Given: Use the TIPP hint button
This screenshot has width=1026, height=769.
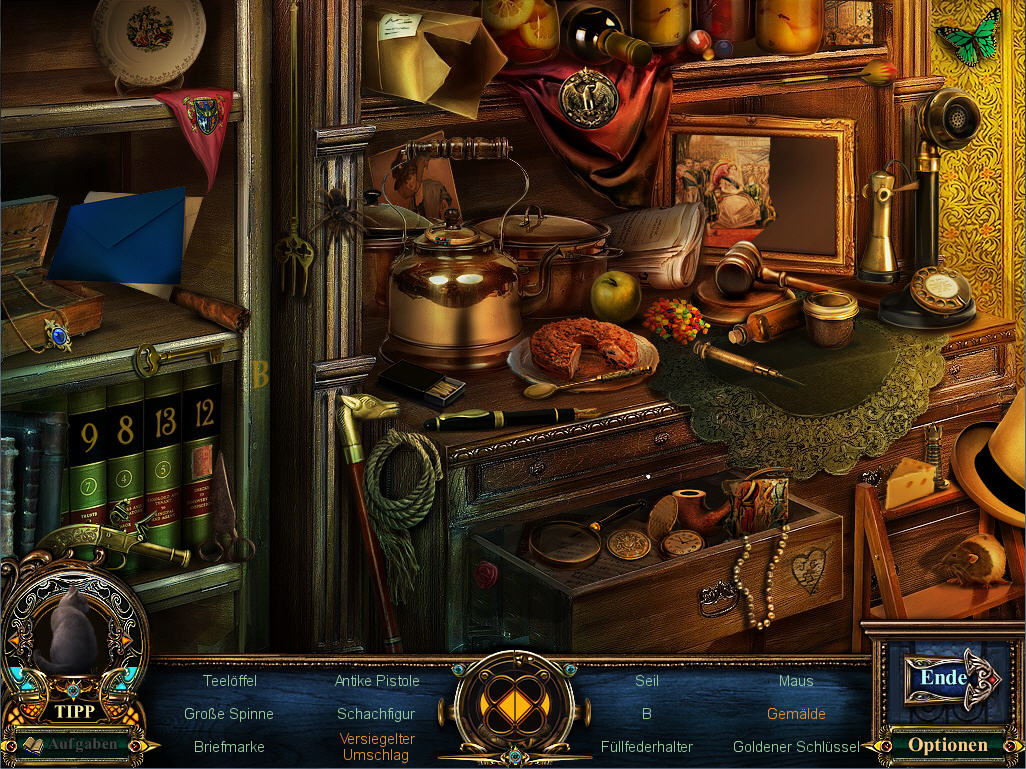Looking at the screenshot, I should pyautogui.click(x=74, y=711).
